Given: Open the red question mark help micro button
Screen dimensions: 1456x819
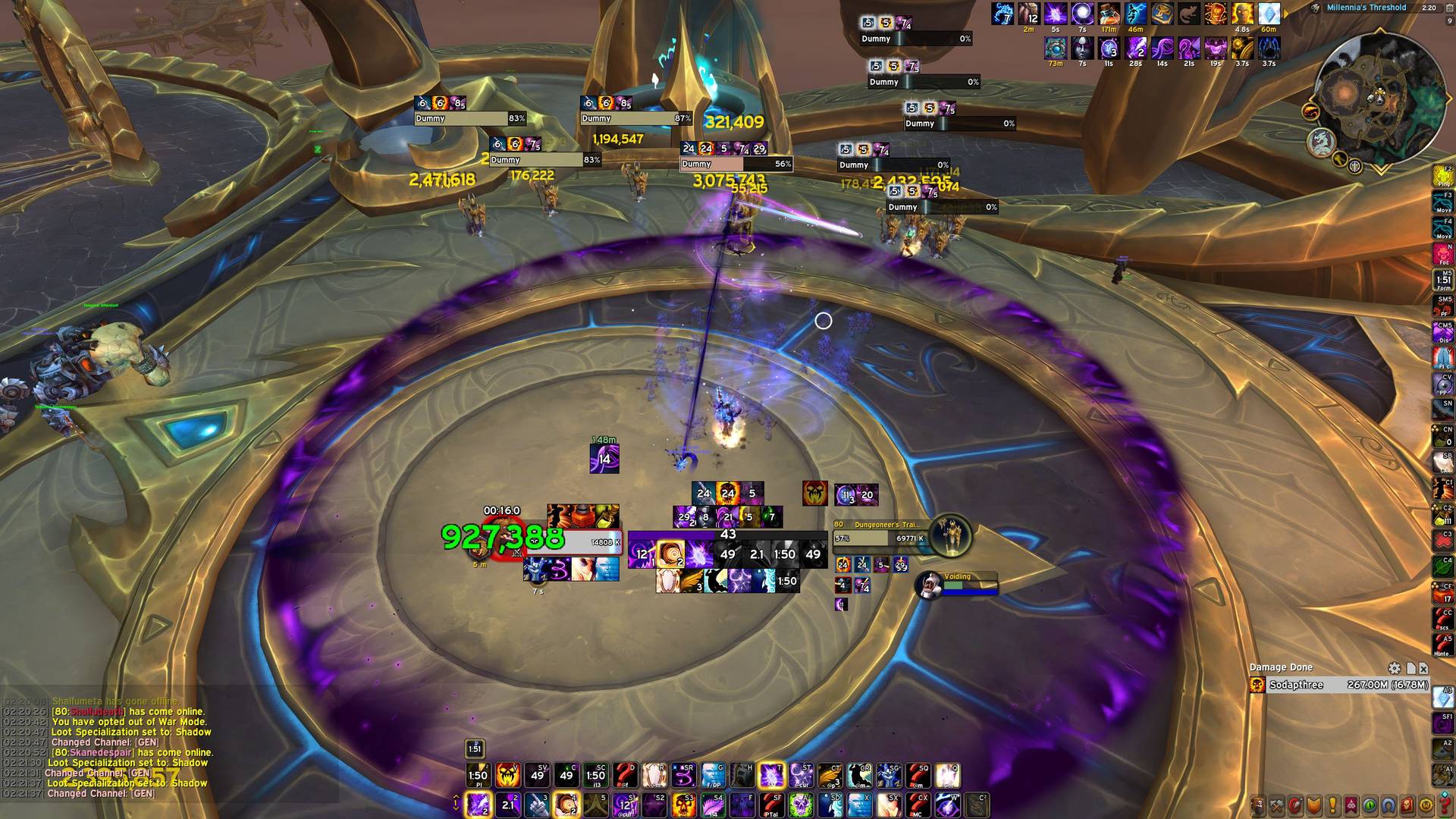Looking at the screenshot, I should [x=1444, y=805].
